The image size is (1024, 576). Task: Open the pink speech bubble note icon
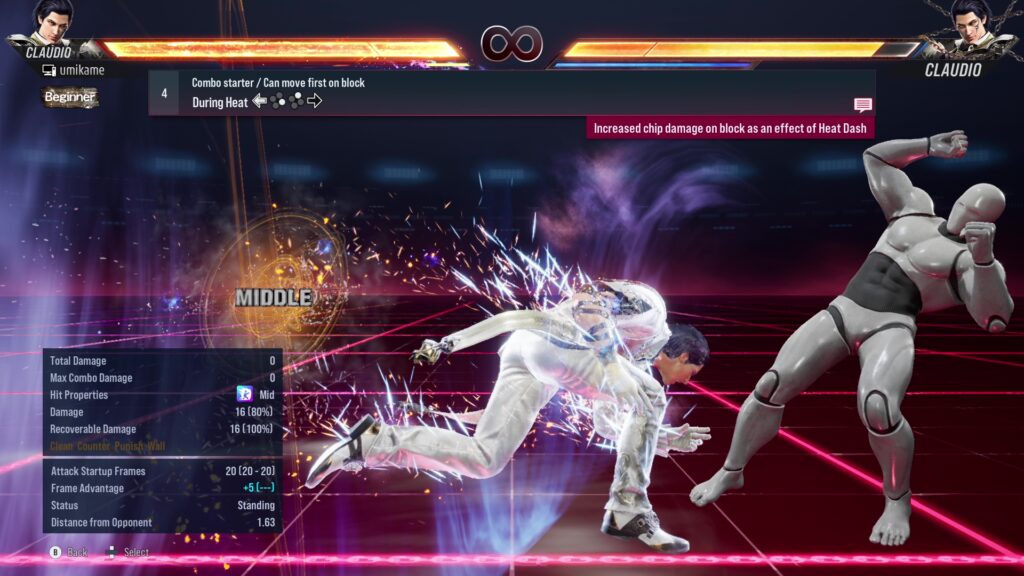click(862, 105)
